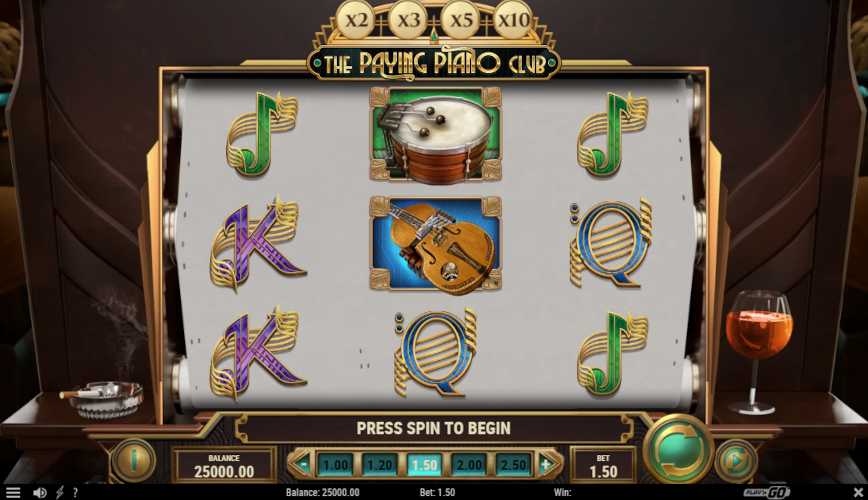Screen dimensions: 868x500
Task: Pick the 2.50 bet value
Action: point(512,464)
